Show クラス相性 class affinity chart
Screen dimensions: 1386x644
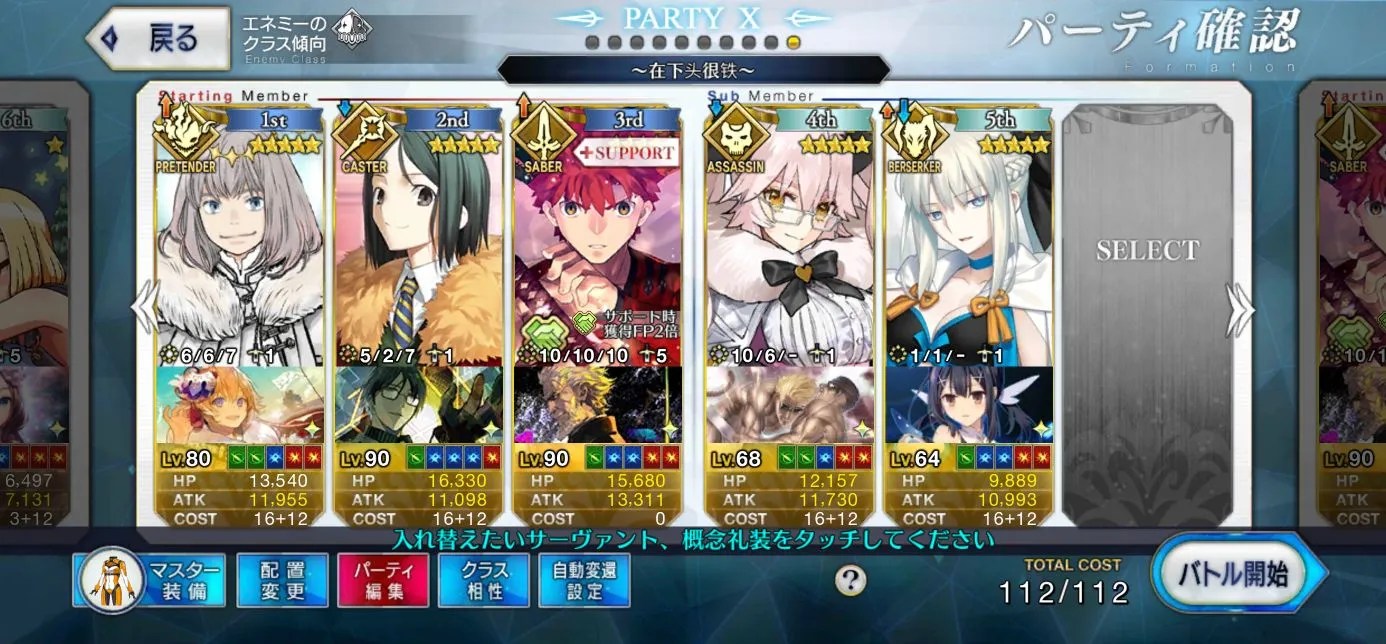(x=484, y=580)
